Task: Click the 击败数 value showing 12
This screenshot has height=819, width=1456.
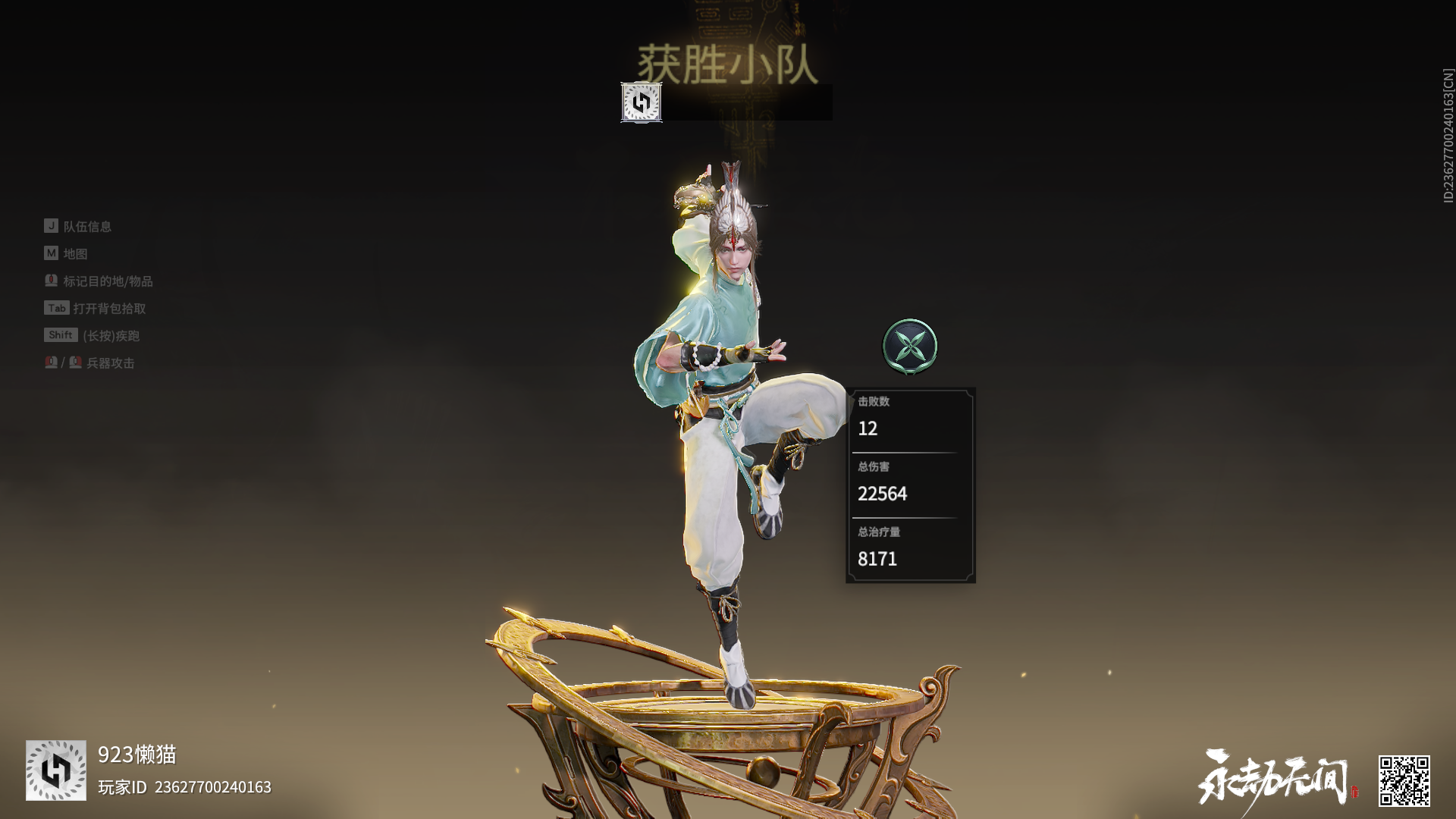Action: point(869,429)
